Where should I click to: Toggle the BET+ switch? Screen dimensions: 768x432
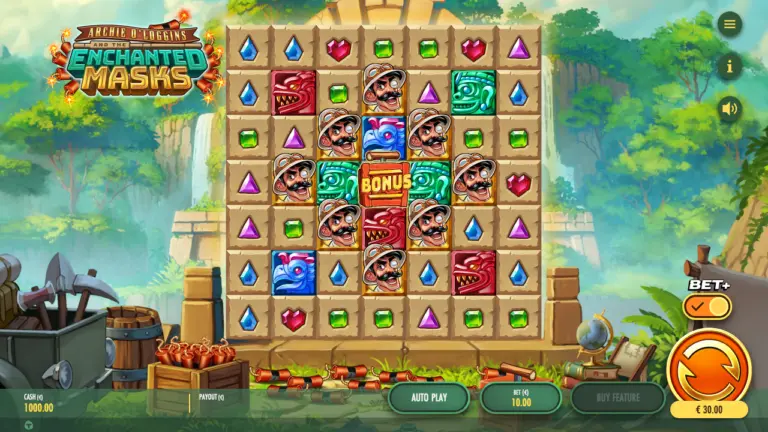click(707, 307)
